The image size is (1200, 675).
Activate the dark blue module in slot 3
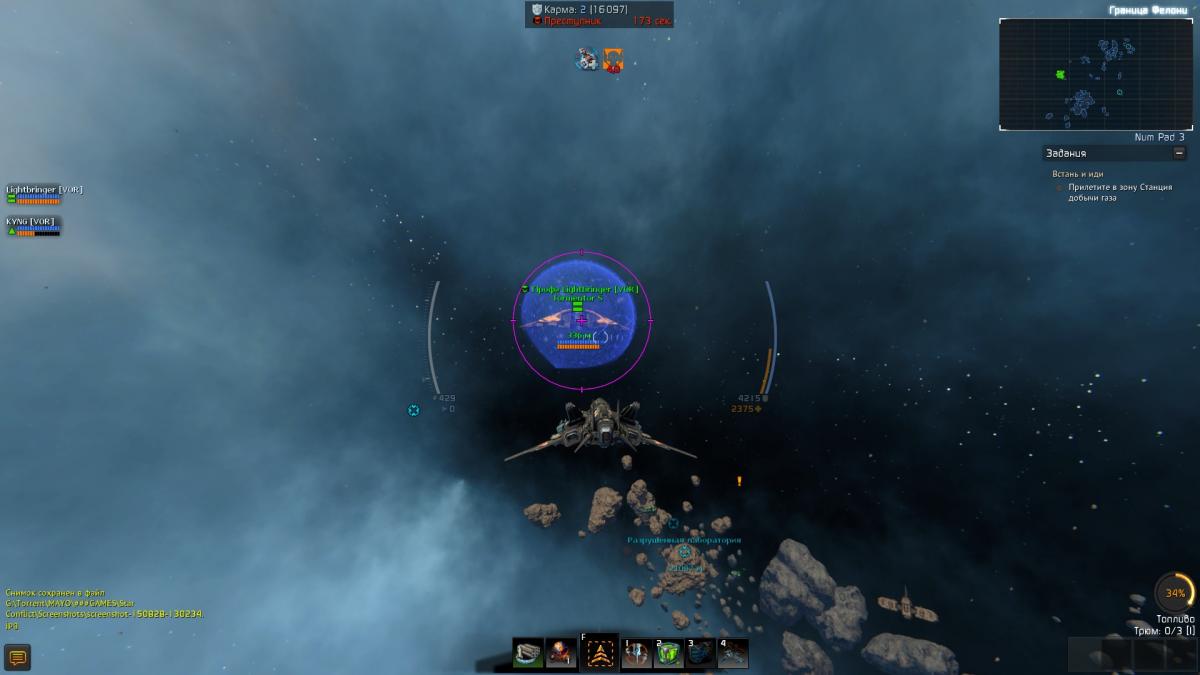[700, 653]
